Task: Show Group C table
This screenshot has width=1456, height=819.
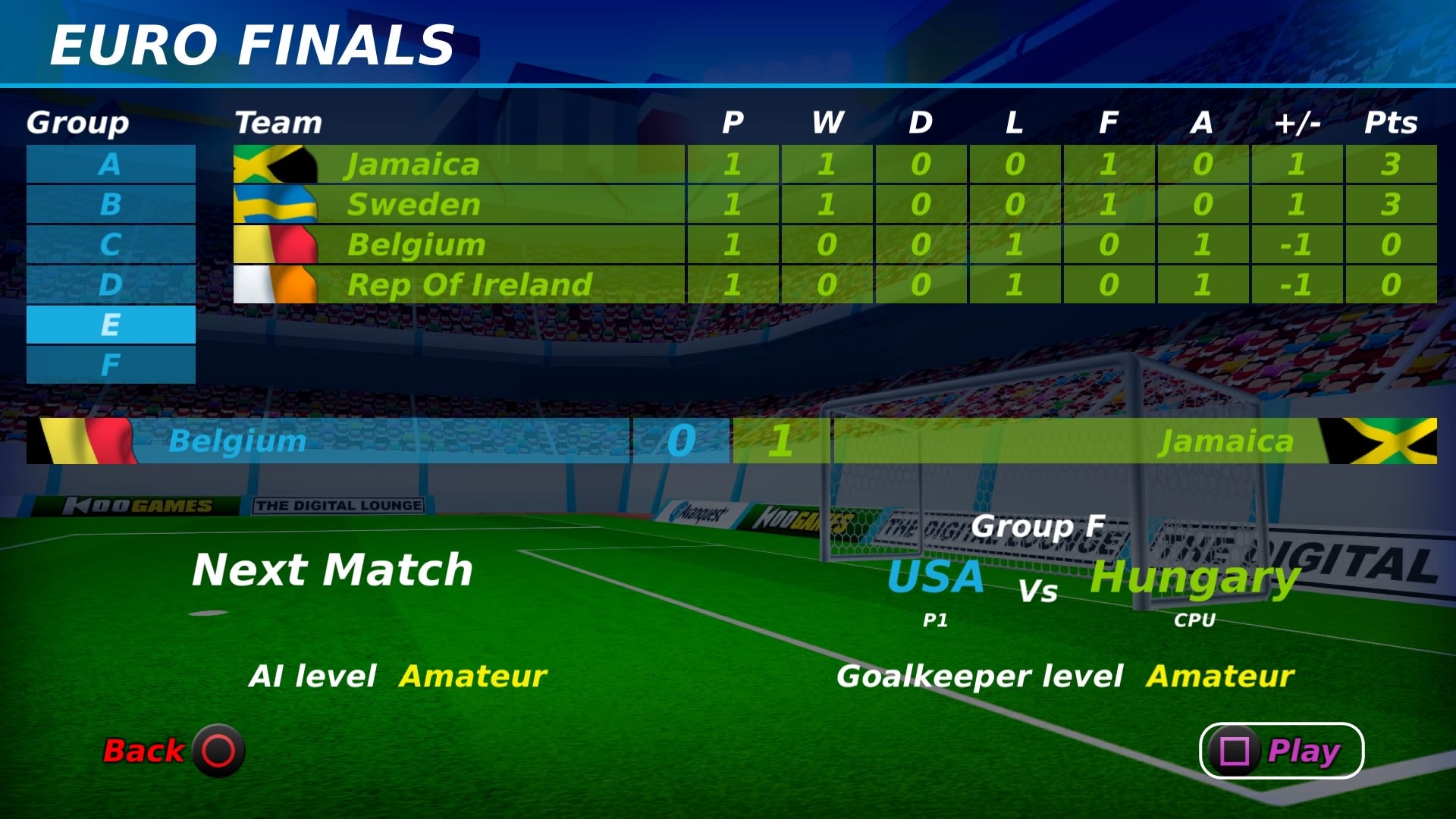Action: tap(111, 244)
